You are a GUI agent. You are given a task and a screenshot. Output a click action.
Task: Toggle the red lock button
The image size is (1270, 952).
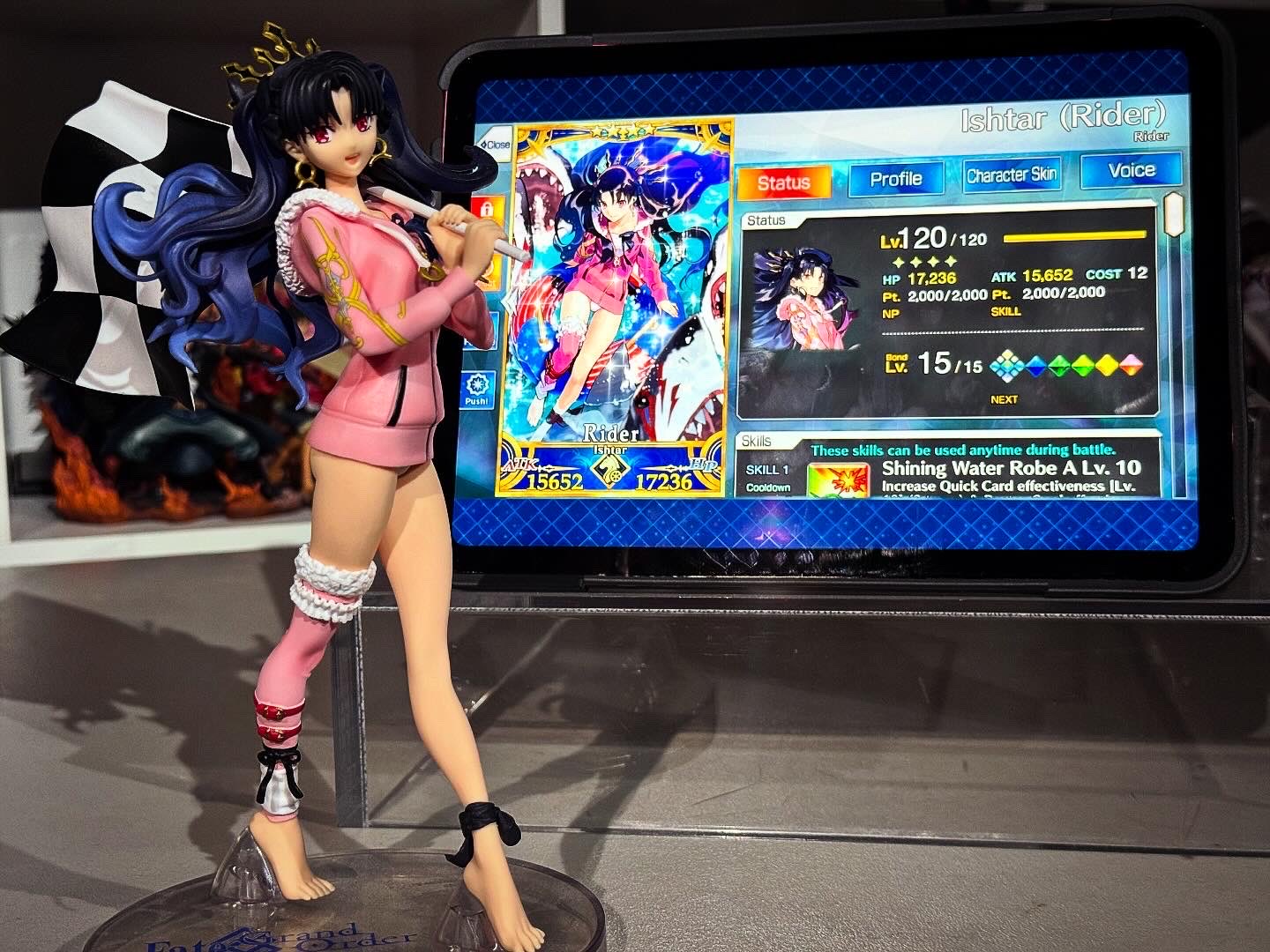[486, 212]
